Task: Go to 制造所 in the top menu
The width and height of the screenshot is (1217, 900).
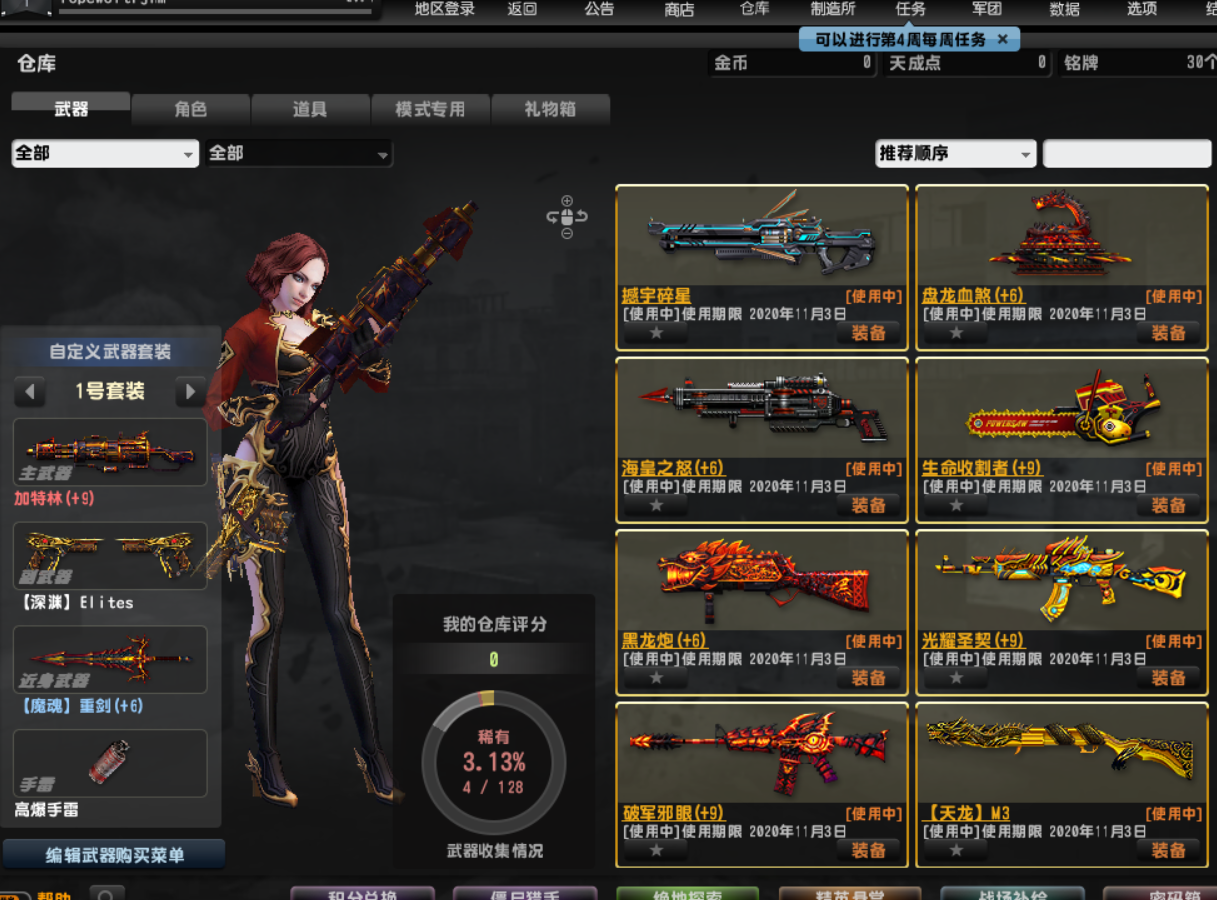Action: click(x=833, y=9)
